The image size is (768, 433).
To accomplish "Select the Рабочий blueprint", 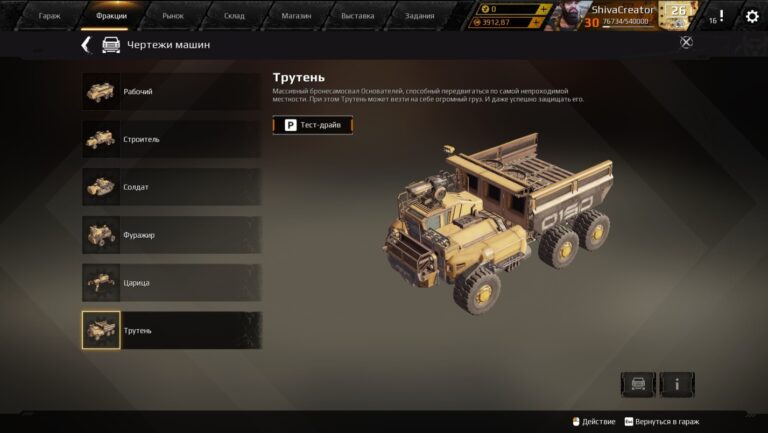I will pyautogui.click(x=171, y=92).
